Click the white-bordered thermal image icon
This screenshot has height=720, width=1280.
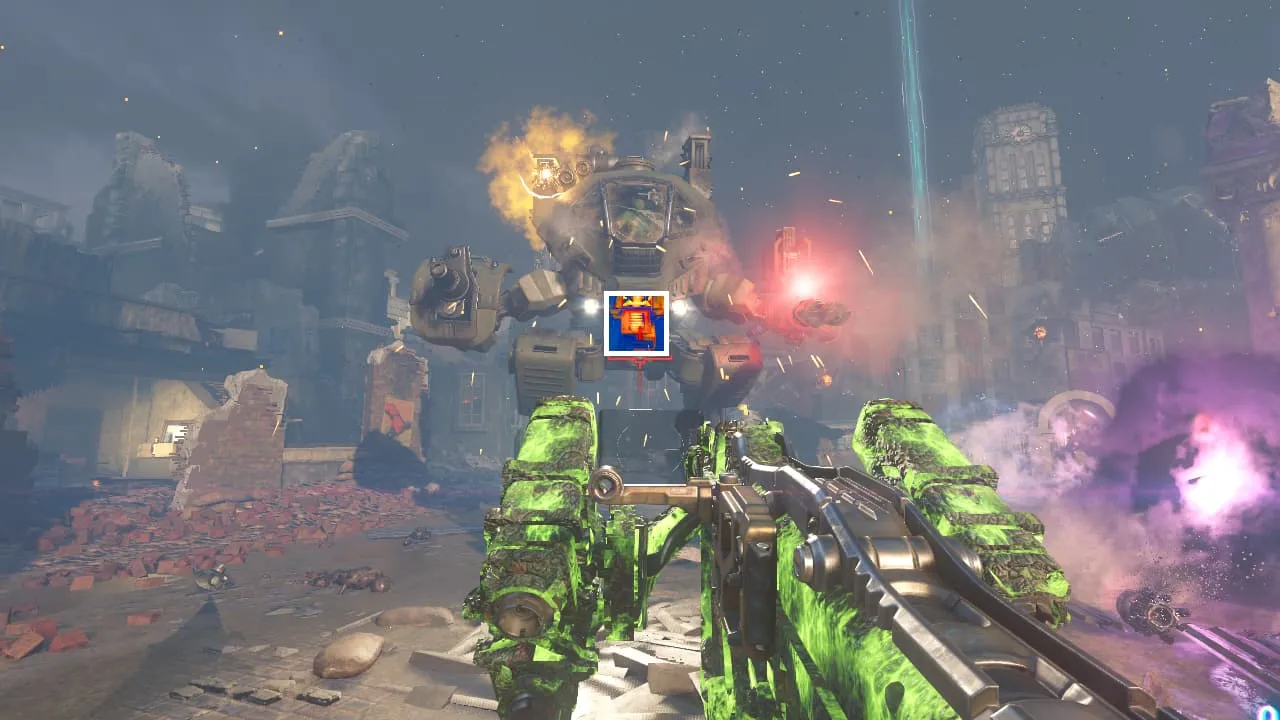(636, 323)
